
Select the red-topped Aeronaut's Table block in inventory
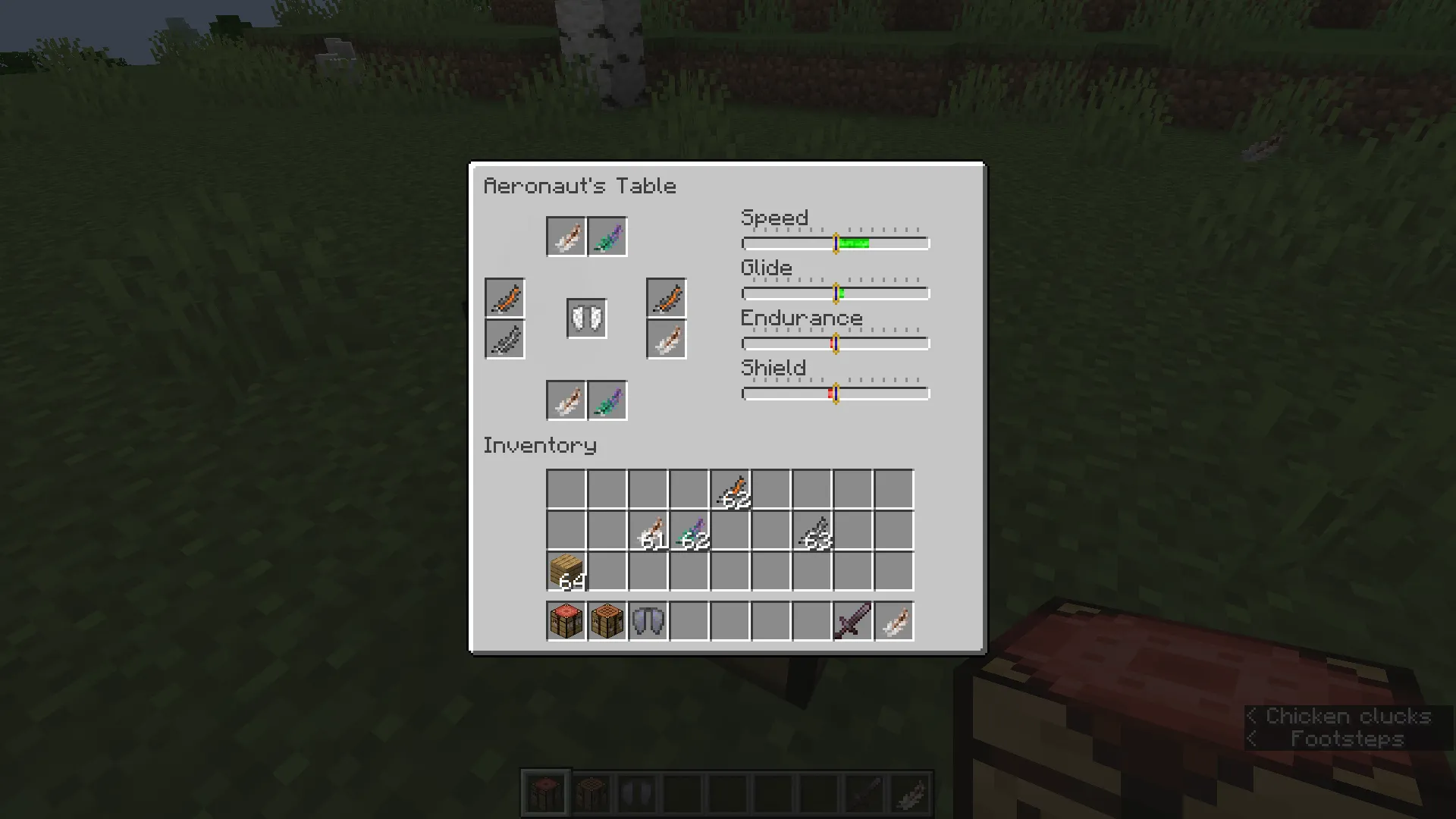click(566, 620)
